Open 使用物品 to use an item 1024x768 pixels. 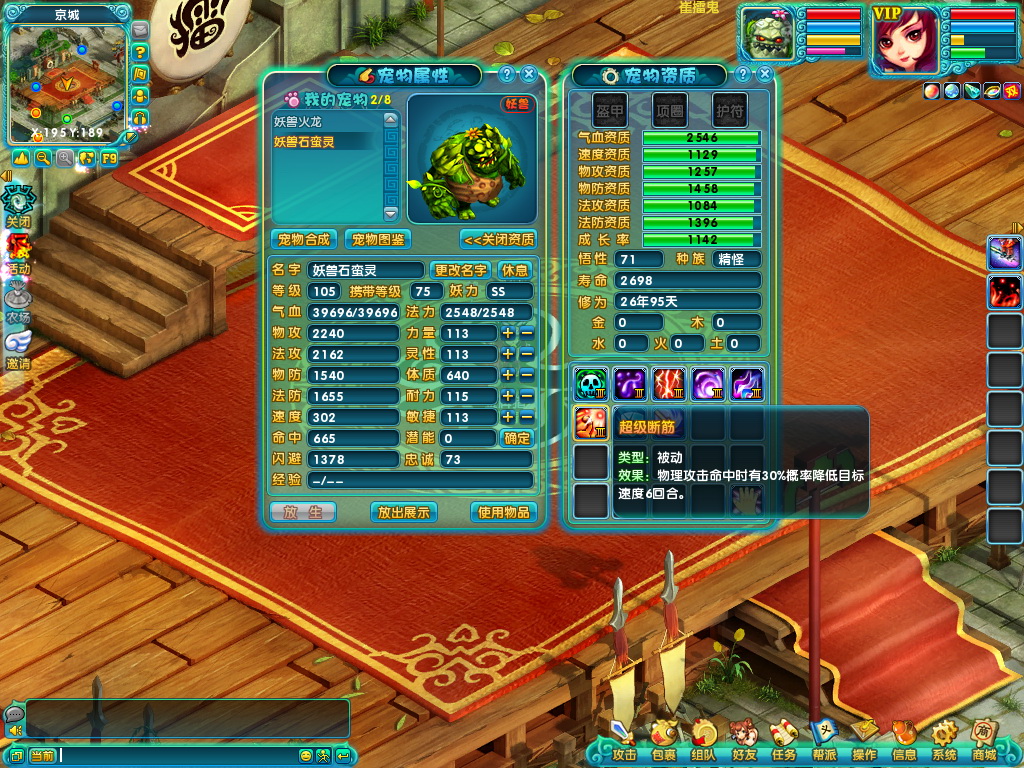503,512
